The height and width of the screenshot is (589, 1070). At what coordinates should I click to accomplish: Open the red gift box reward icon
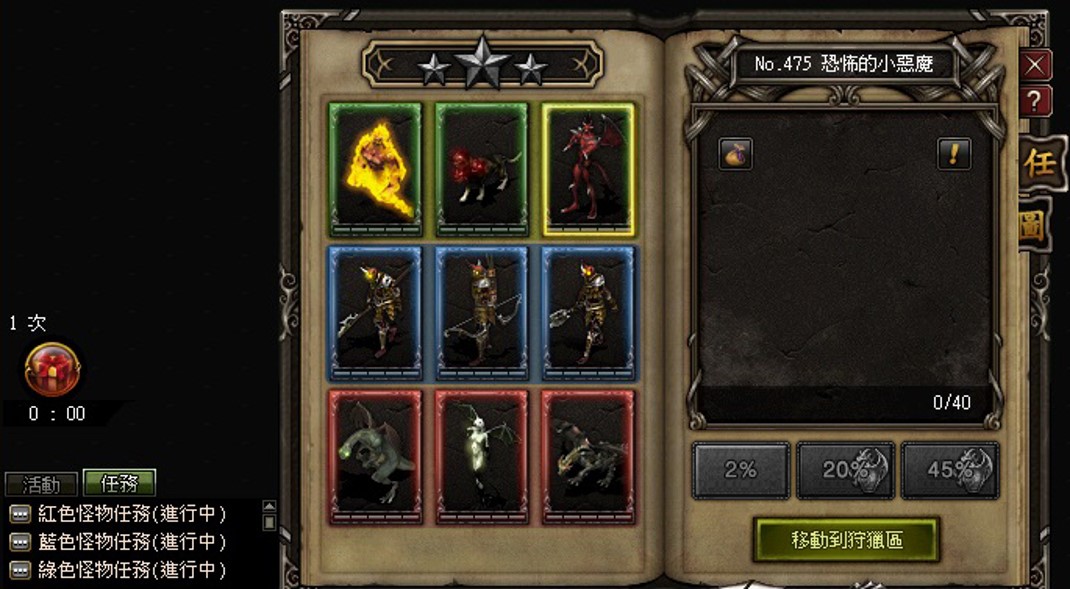pos(53,369)
